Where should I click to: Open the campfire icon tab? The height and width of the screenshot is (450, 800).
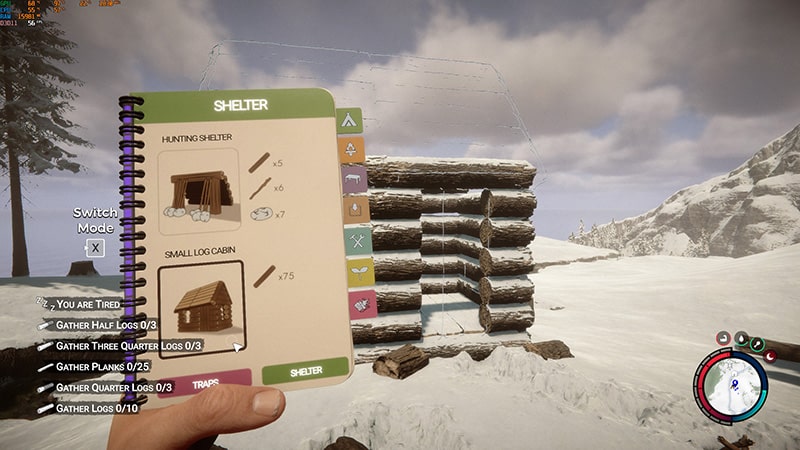coord(352,150)
